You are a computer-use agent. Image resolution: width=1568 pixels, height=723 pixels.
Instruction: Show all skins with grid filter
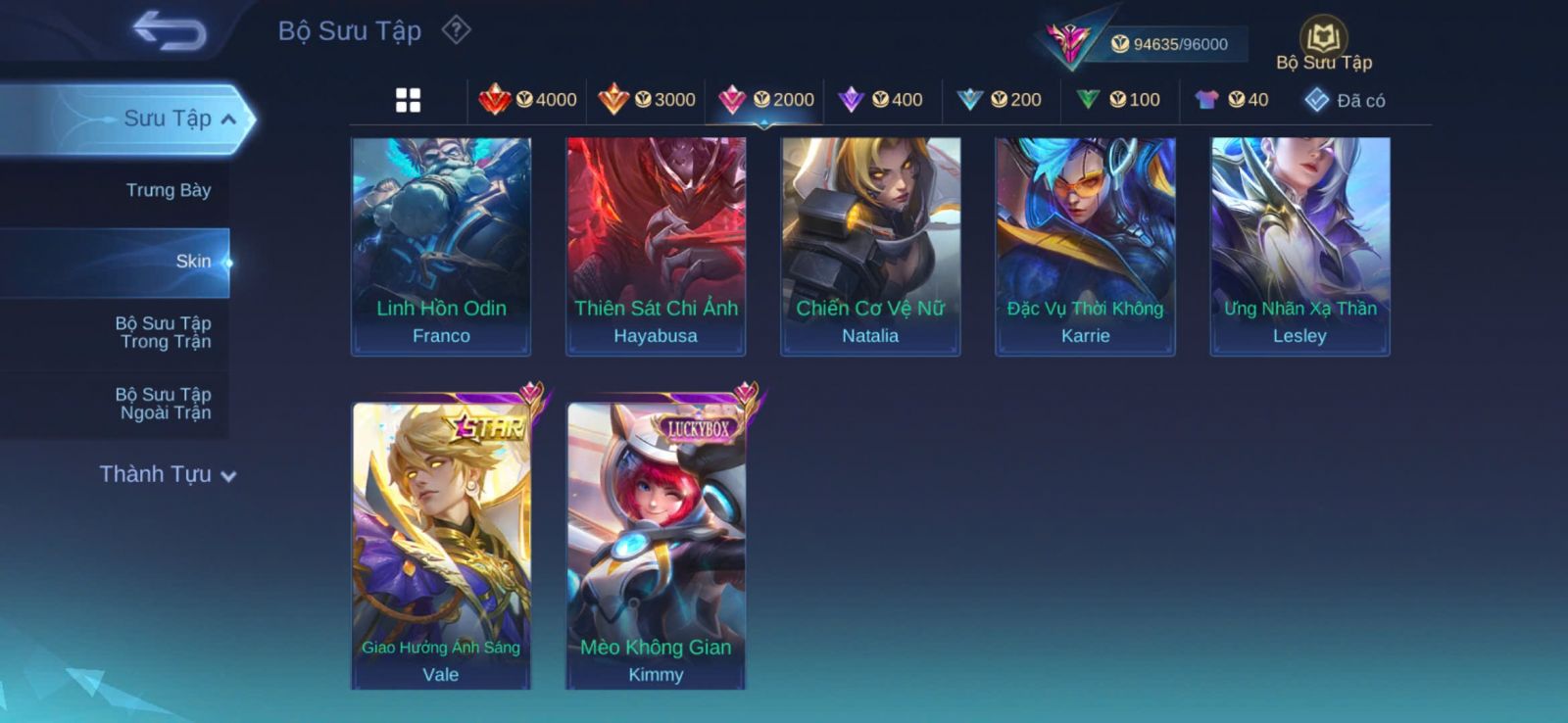pyautogui.click(x=408, y=100)
